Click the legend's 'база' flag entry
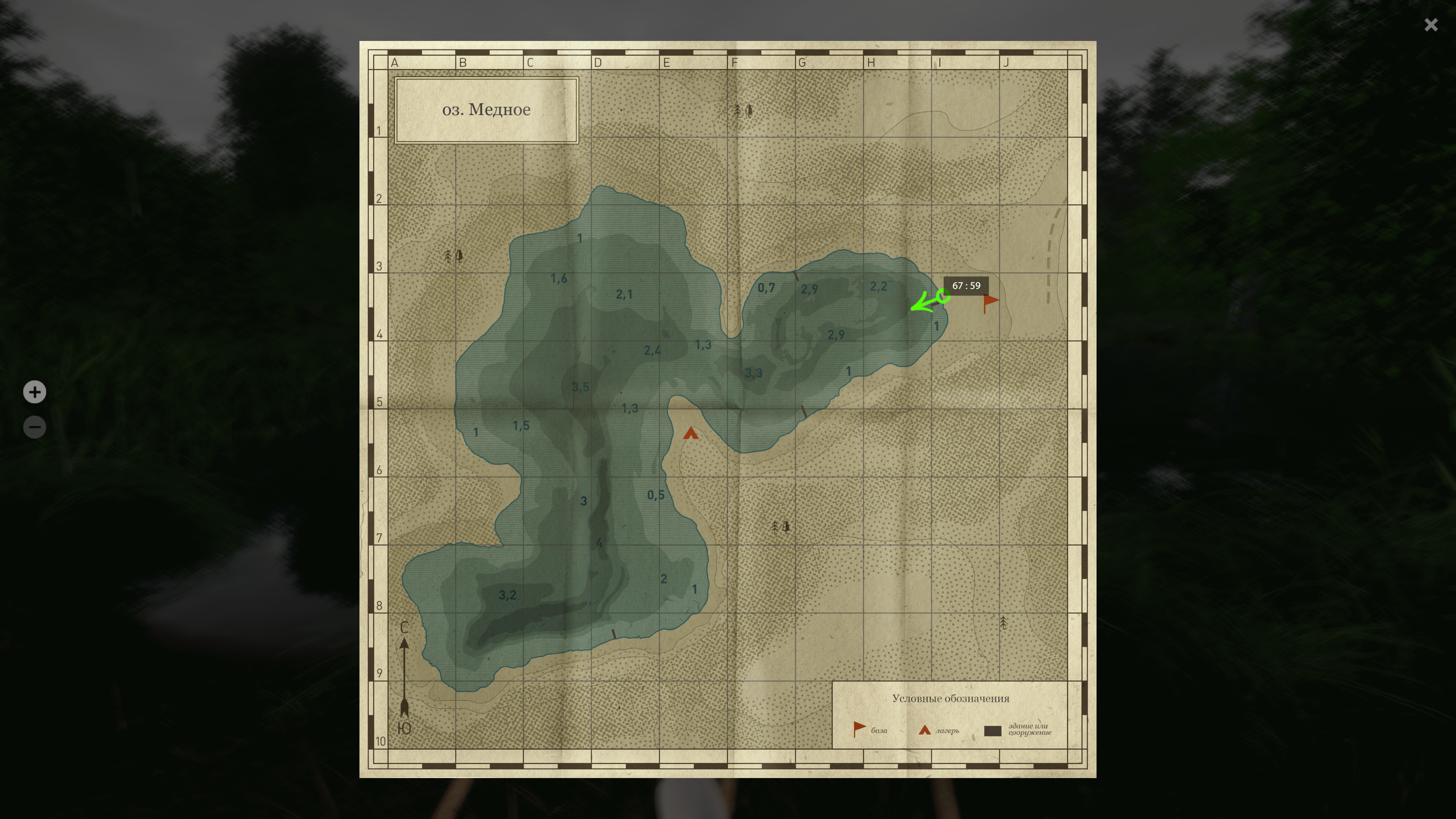Image resolution: width=1456 pixels, height=819 pixels. (870, 730)
